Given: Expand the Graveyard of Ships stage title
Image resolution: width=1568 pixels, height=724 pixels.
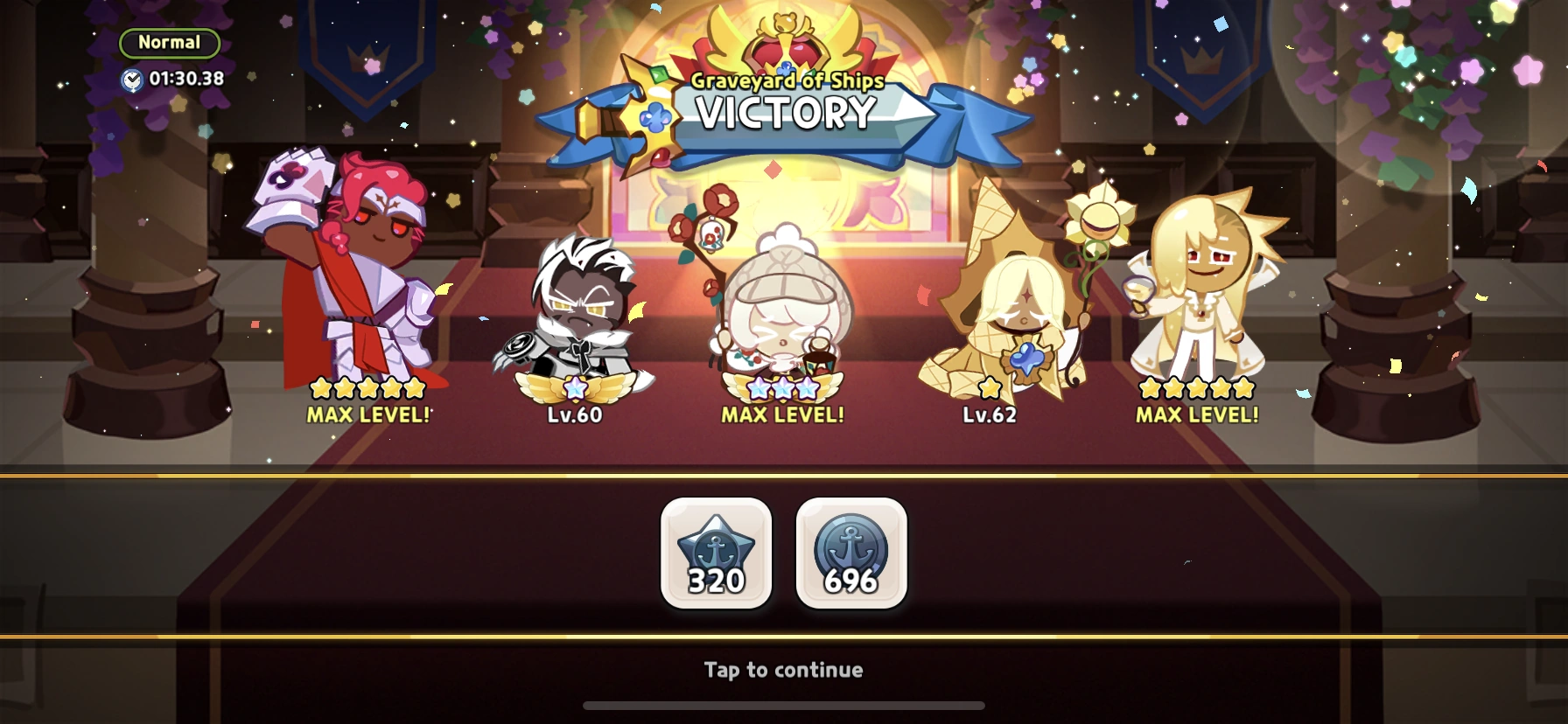Looking at the screenshot, I should coord(786,80).
